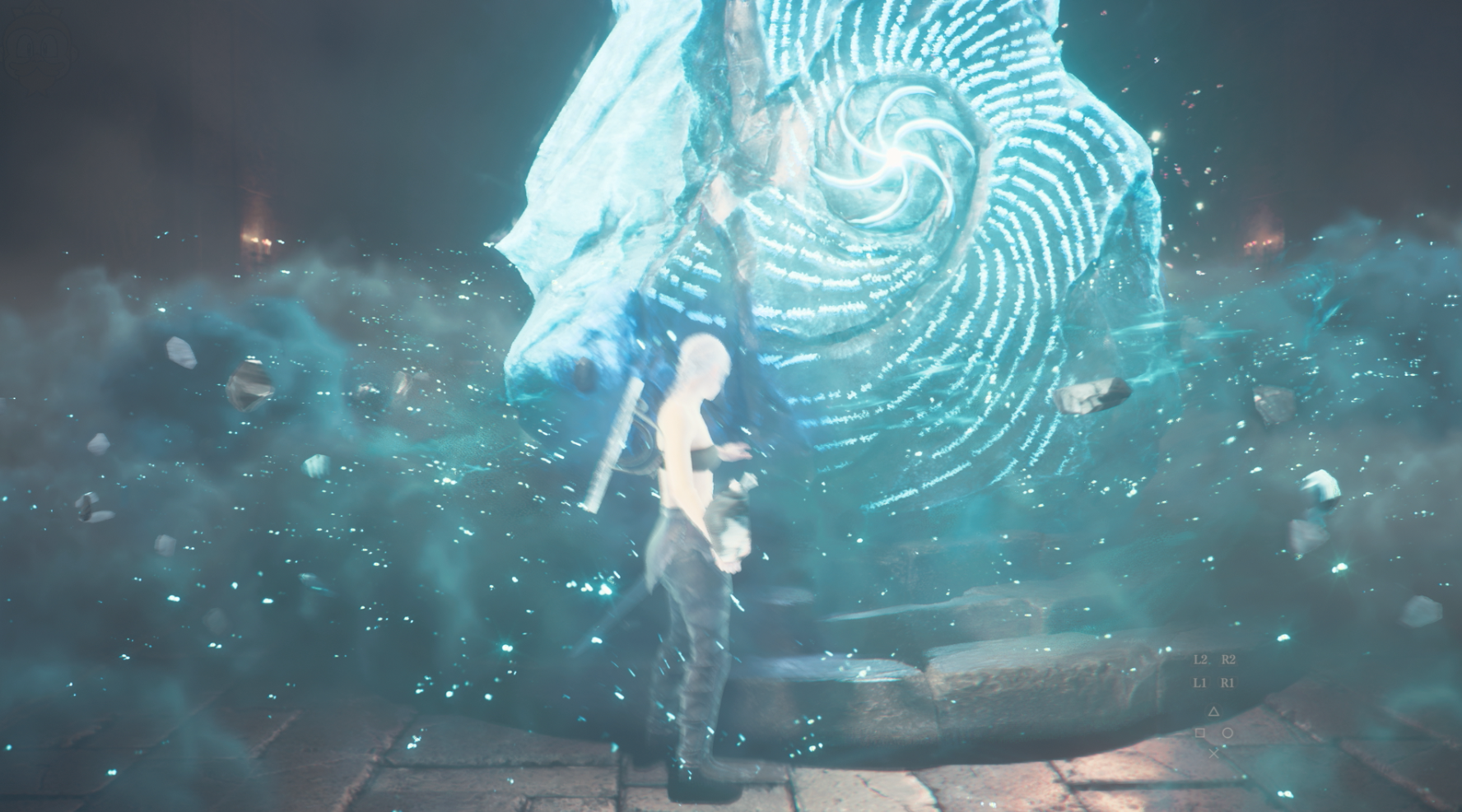Click the L1 button prompt

(1199, 681)
